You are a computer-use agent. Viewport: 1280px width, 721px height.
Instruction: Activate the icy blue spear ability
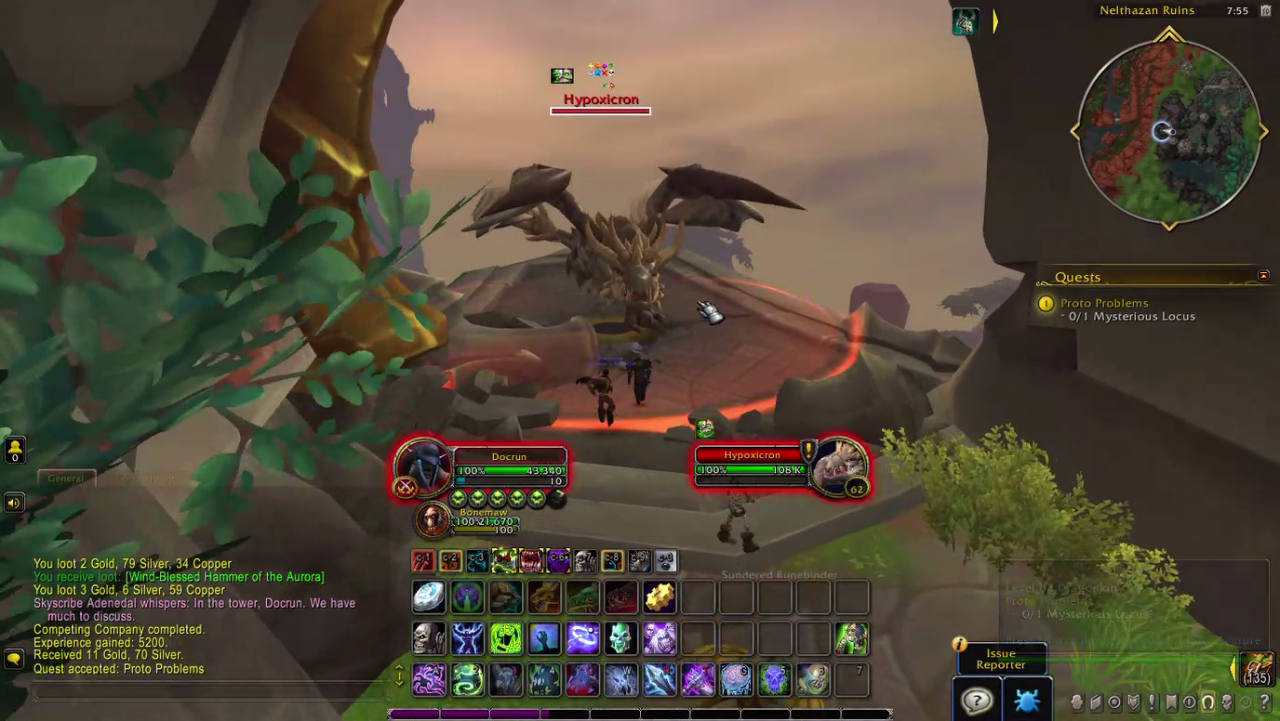[x=659, y=680]
